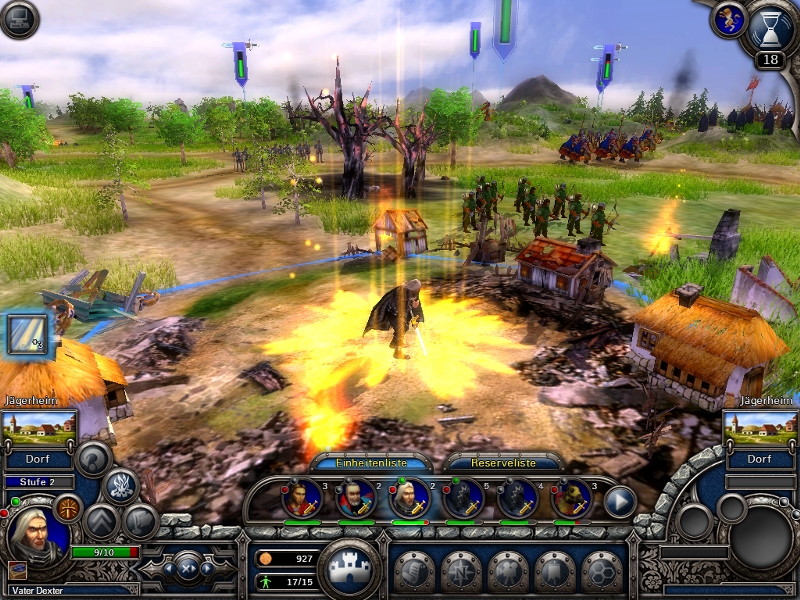This screenshot has height=600, width=800.
Task: Select the yellow-hooded unit portrait
Action: tap(570, 498)
